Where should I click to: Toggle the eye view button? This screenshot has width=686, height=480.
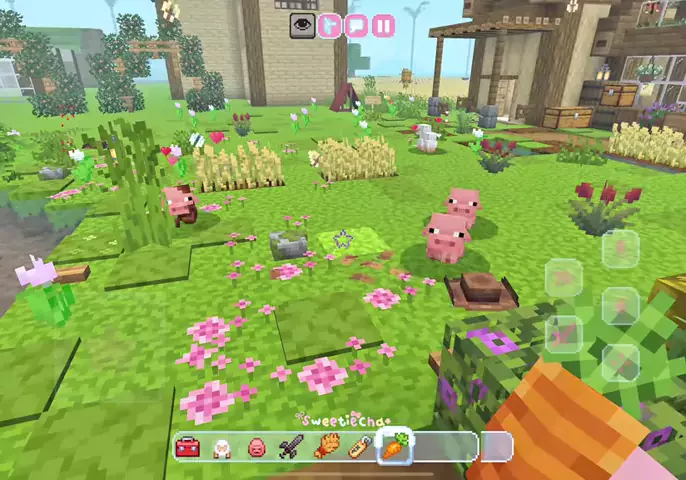click(x=303, y=26)
